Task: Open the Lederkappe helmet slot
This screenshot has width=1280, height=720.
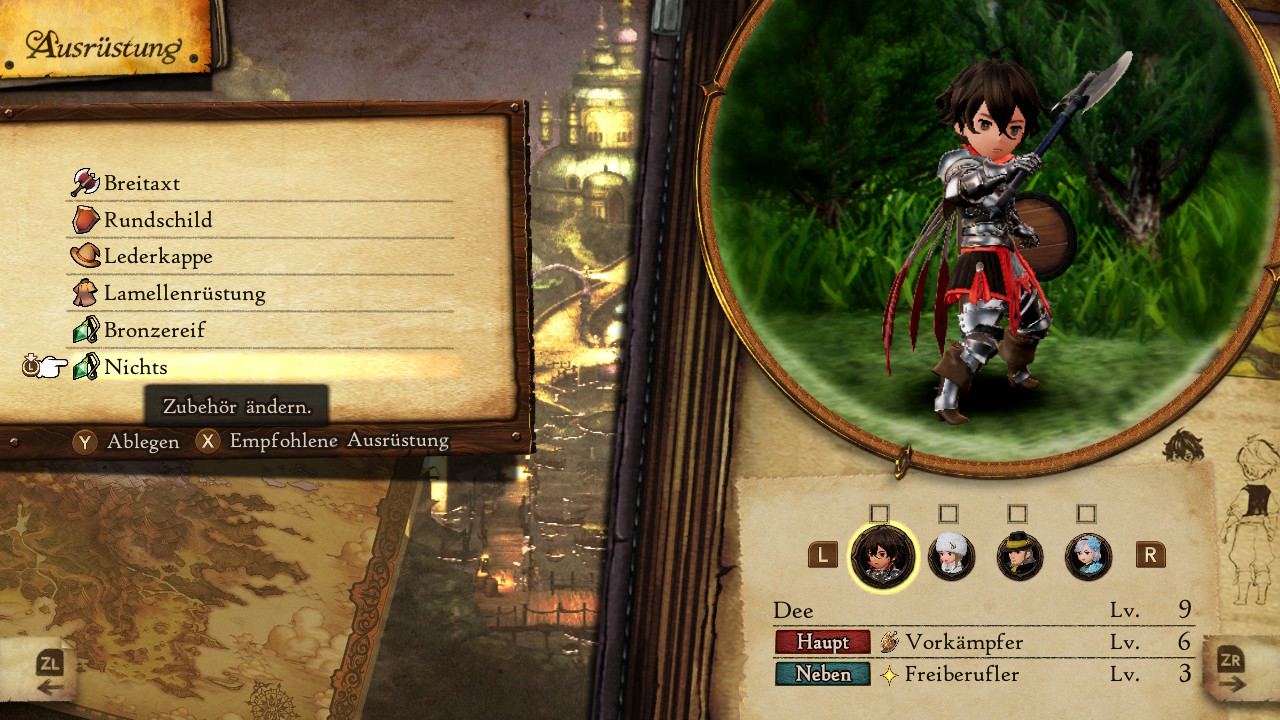Action: (x=158, y=257)
